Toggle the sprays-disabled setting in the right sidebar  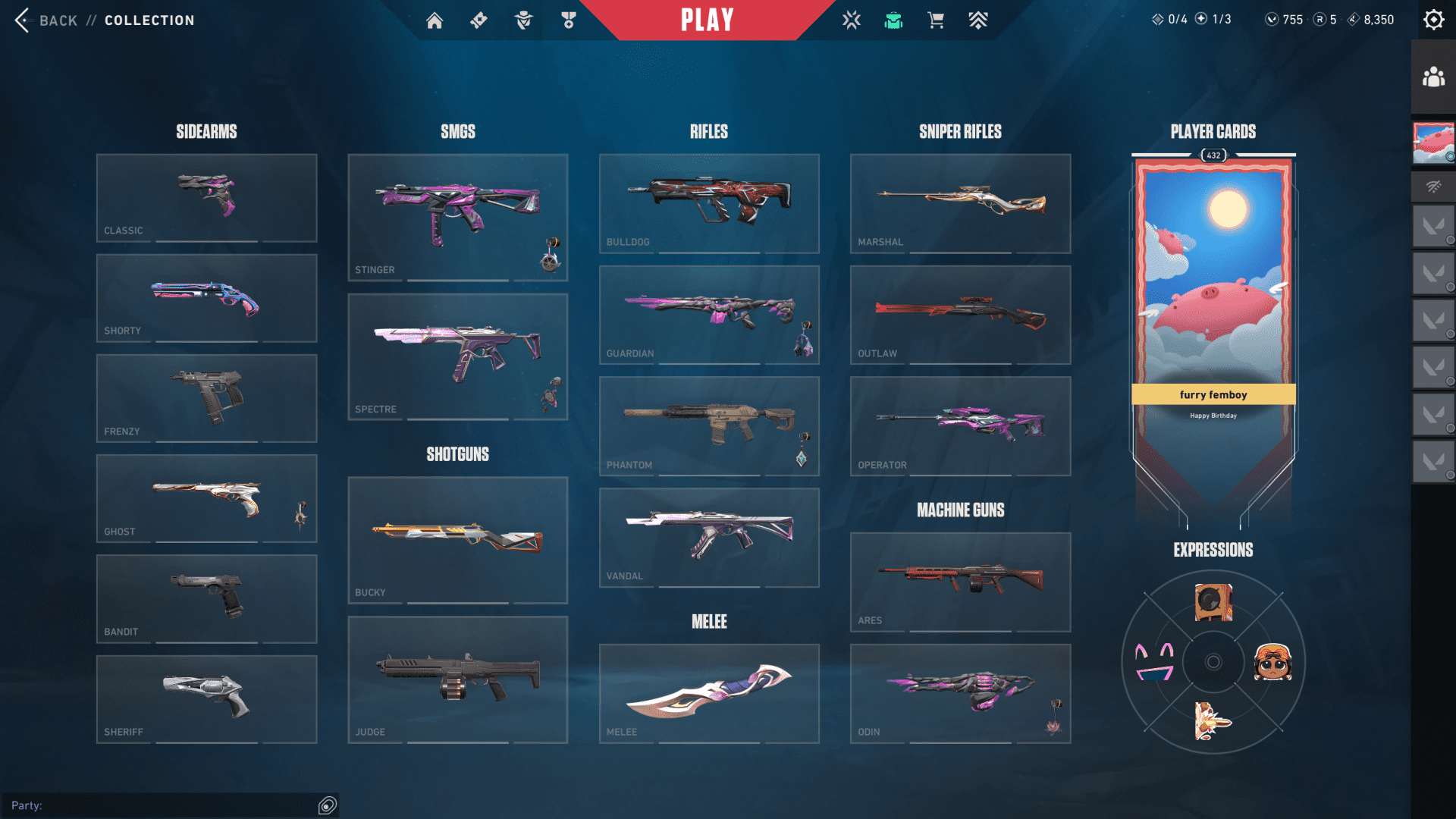coord(1432,186)
